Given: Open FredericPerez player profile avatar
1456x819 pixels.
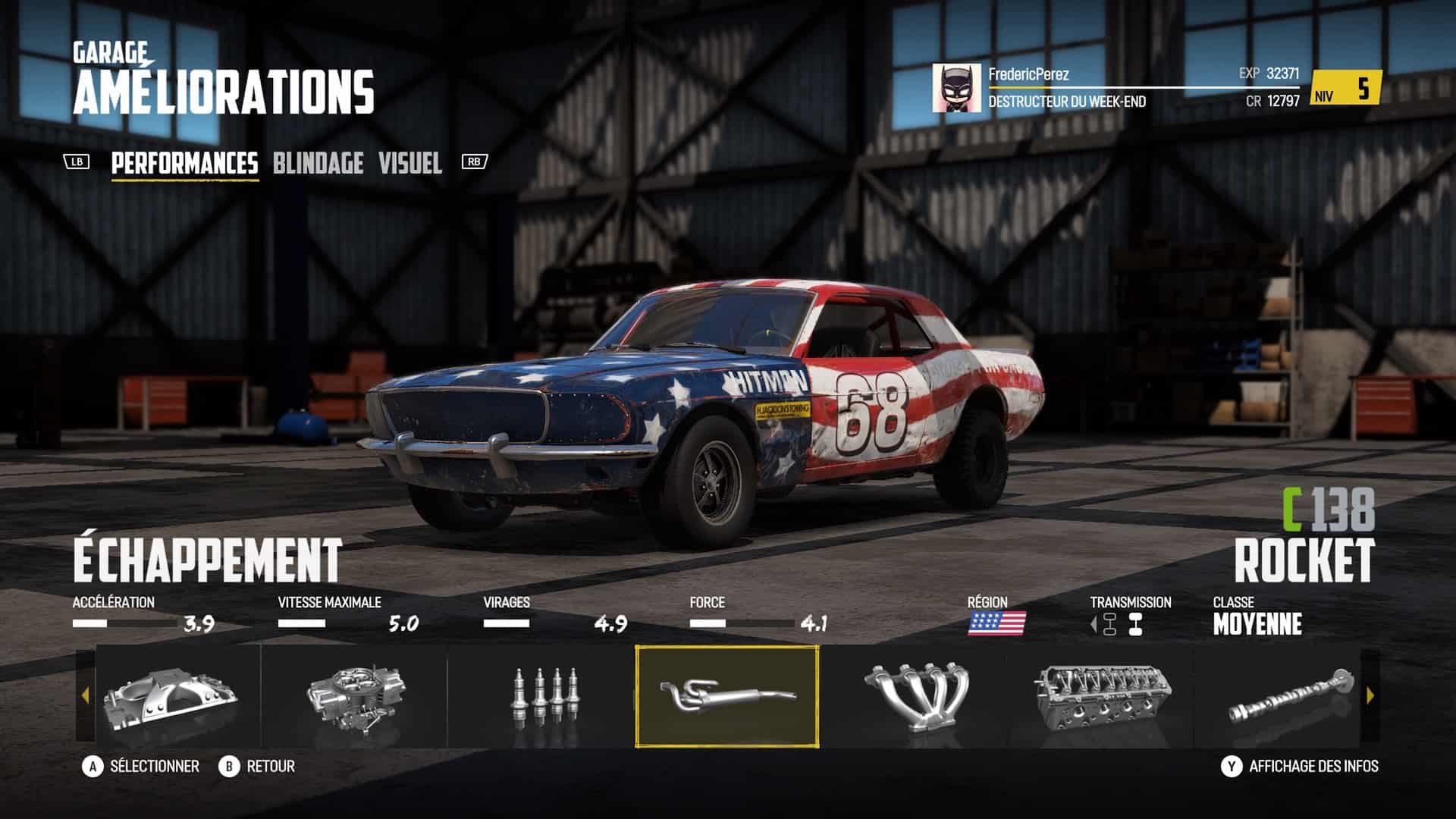Looking at the screenshot, I should click(x=956, y=88).
